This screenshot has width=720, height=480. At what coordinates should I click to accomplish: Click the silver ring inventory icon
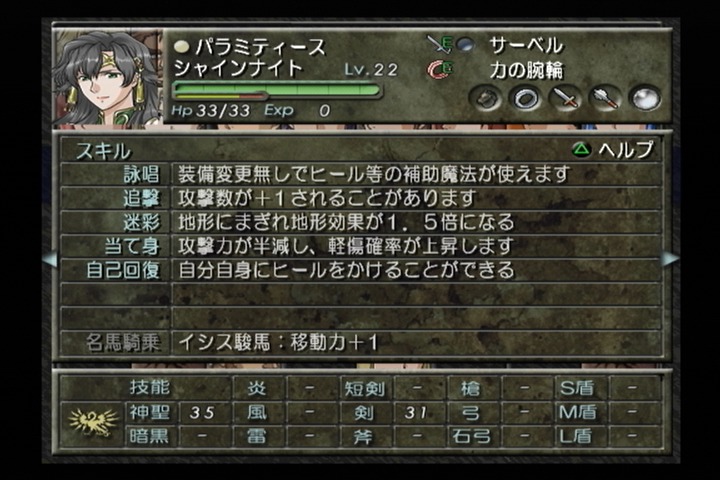click(525, 98)
